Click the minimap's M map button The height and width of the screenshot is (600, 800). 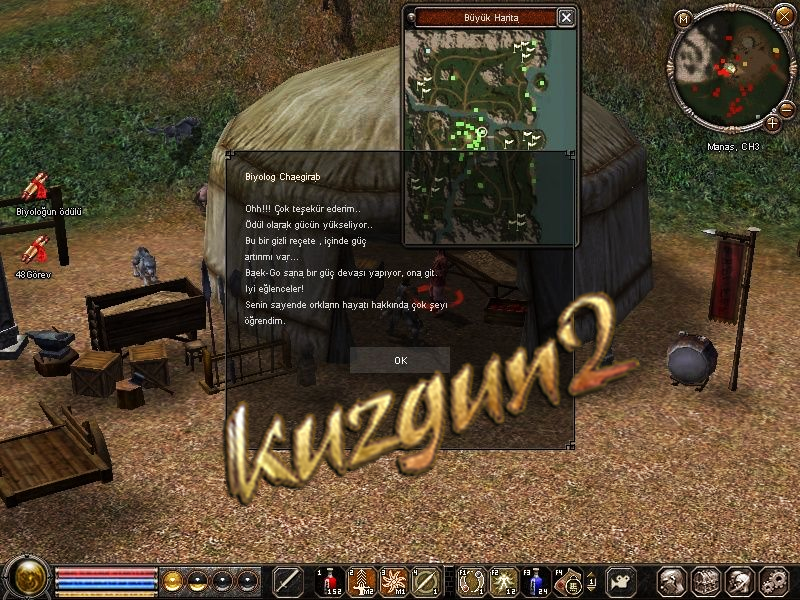[x=683, y=18]
